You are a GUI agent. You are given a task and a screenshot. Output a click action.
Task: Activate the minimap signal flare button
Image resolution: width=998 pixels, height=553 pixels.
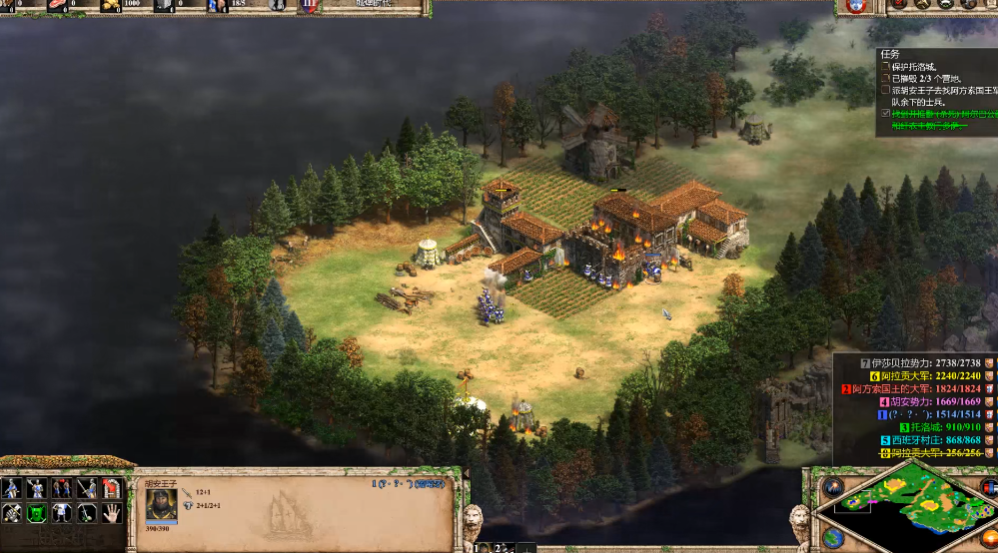(833, 487)
